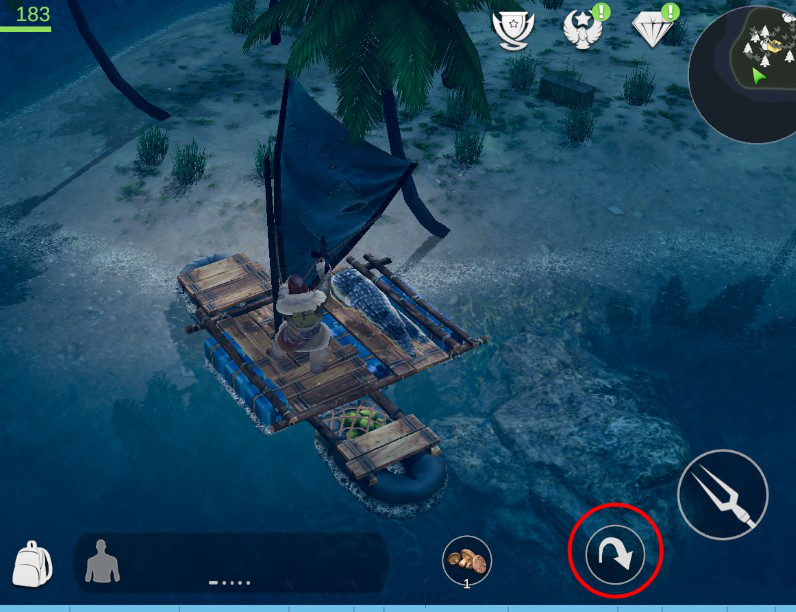
Task: Open the backpack inventory
Action: [32, 564]
